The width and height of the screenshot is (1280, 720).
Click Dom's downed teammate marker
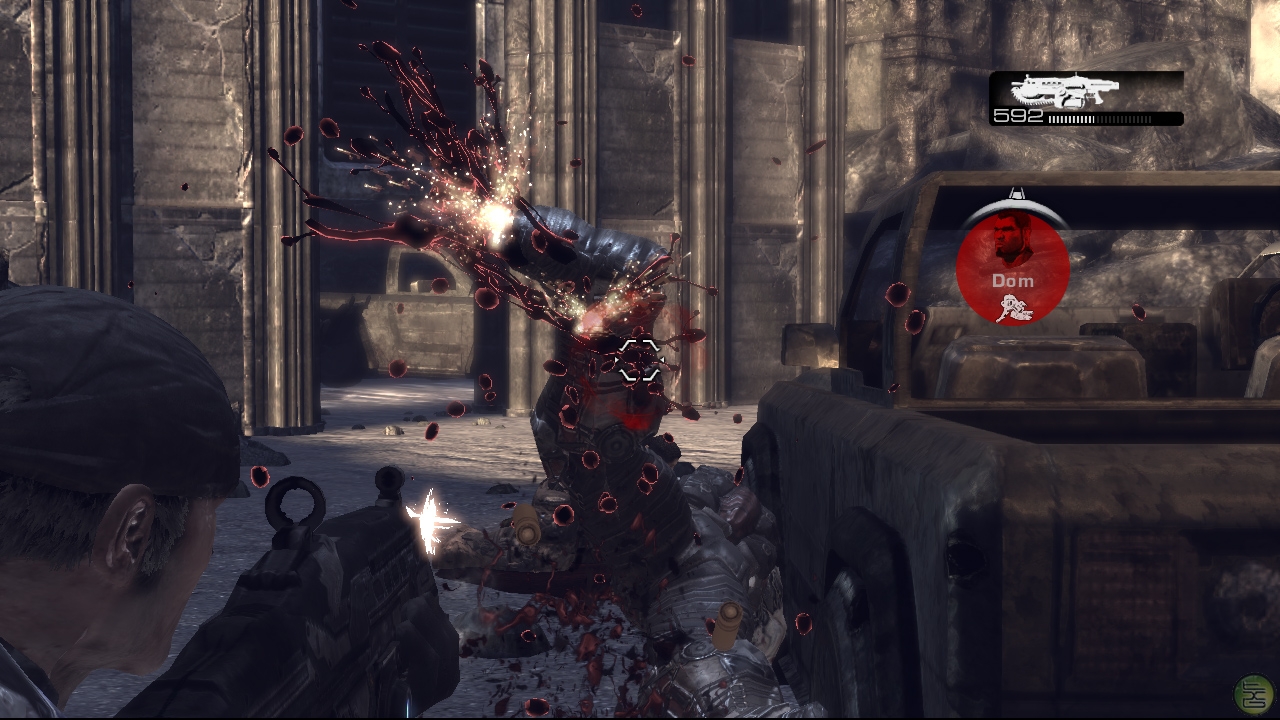[1012, 267]
